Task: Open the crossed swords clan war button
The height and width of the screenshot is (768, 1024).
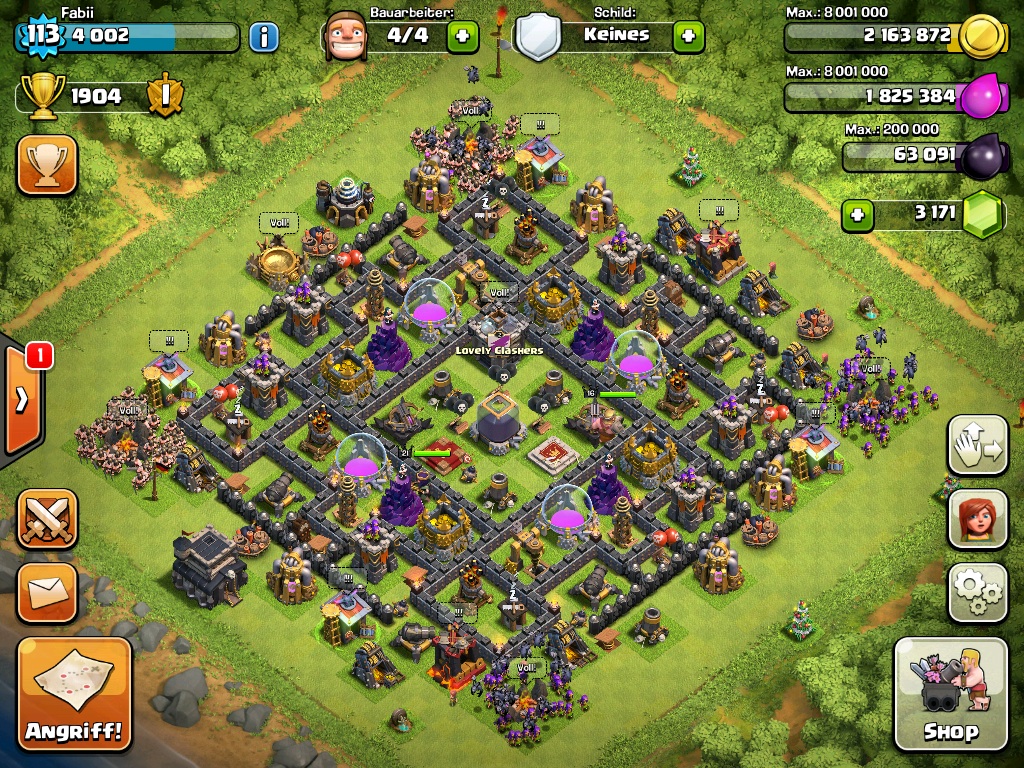Action: (47, 519)
